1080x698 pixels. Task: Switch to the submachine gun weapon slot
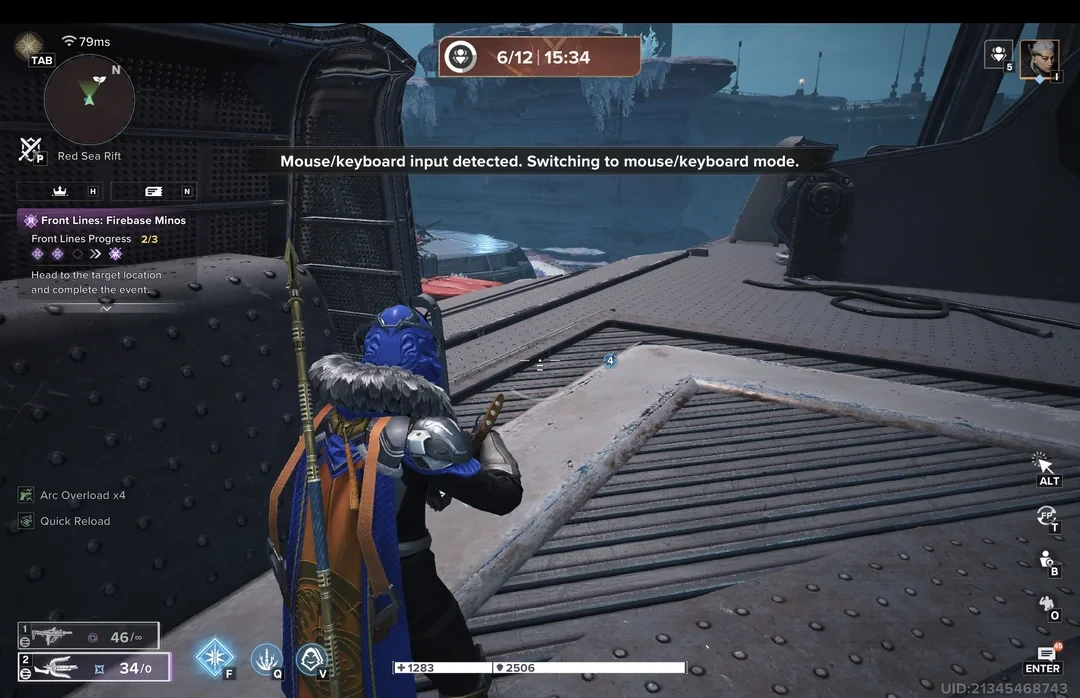click(x=88, y=636)
